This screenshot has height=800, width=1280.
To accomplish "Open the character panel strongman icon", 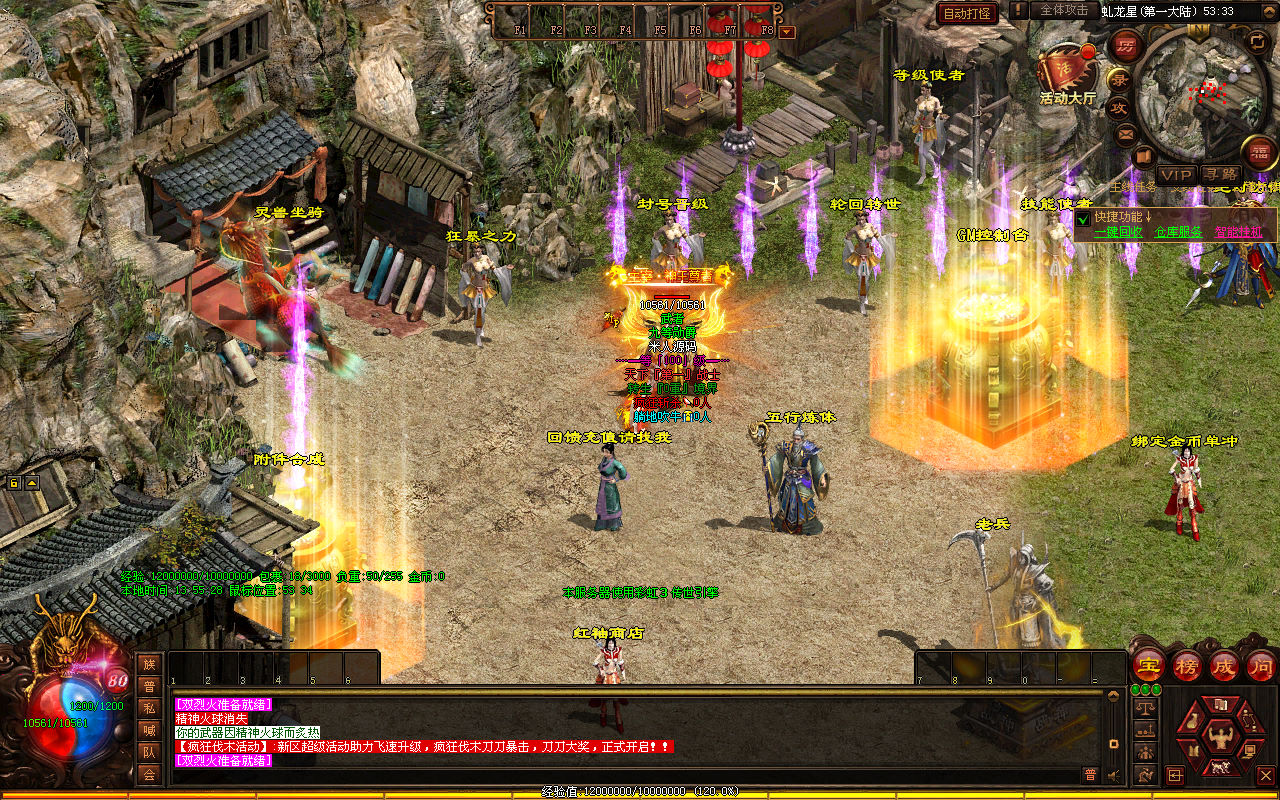I will coord(1220,737).
